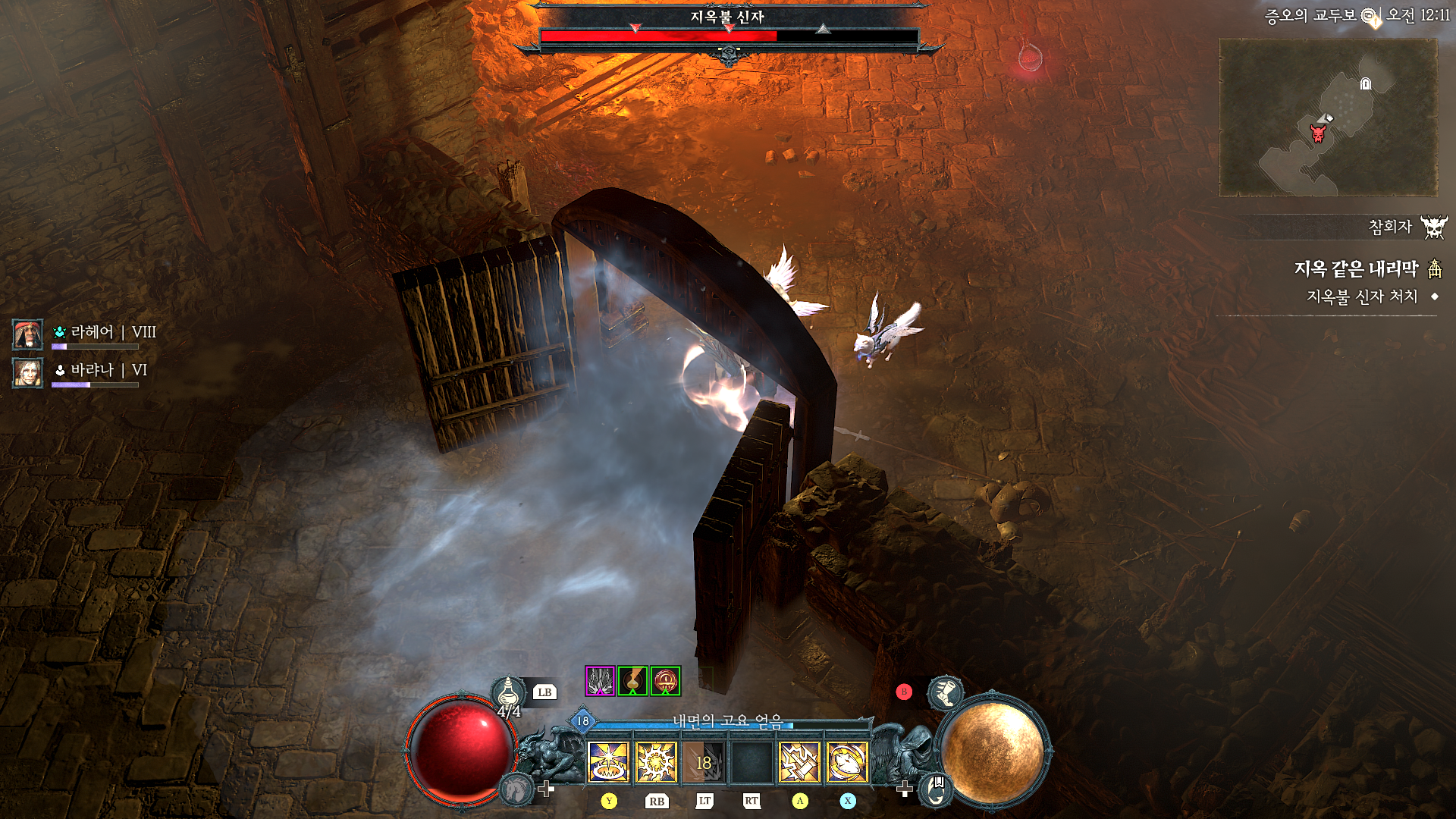The image size is (1456, 819).
Task: Use the healing potion flask
Action: click(x=509, y=692)
